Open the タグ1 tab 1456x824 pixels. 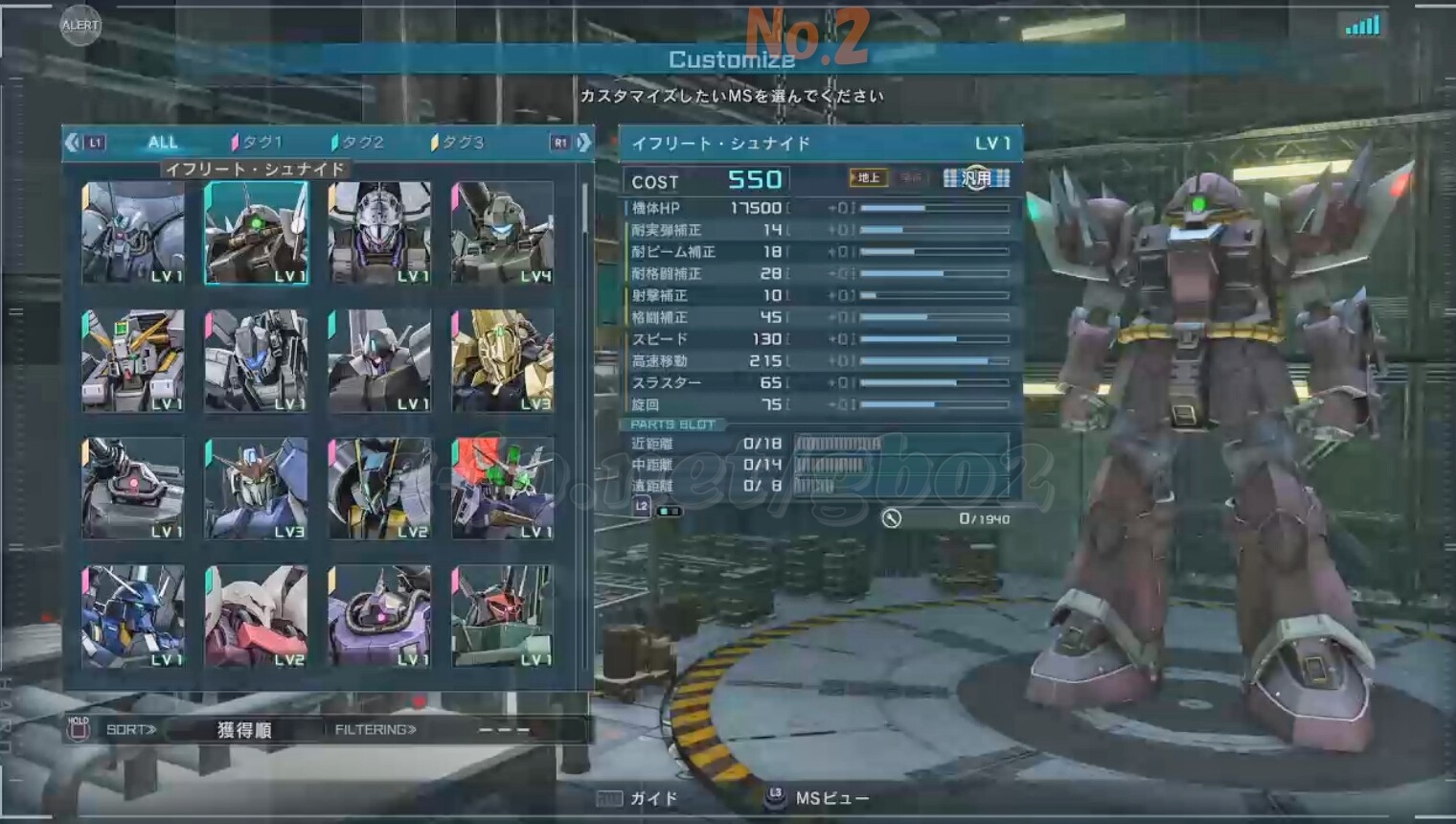[257, 143]
